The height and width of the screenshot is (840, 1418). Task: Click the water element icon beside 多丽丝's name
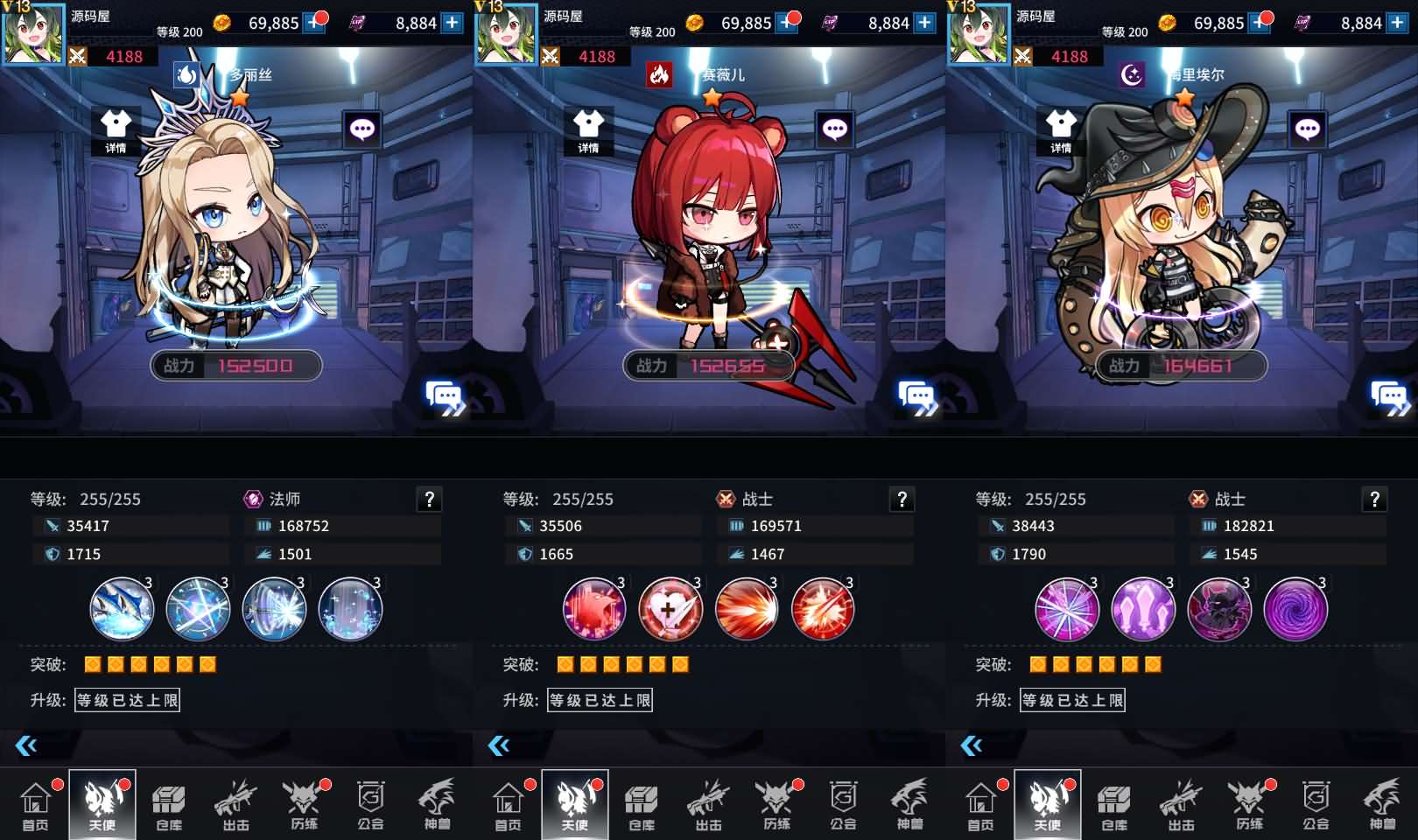(x=186, y=75)
